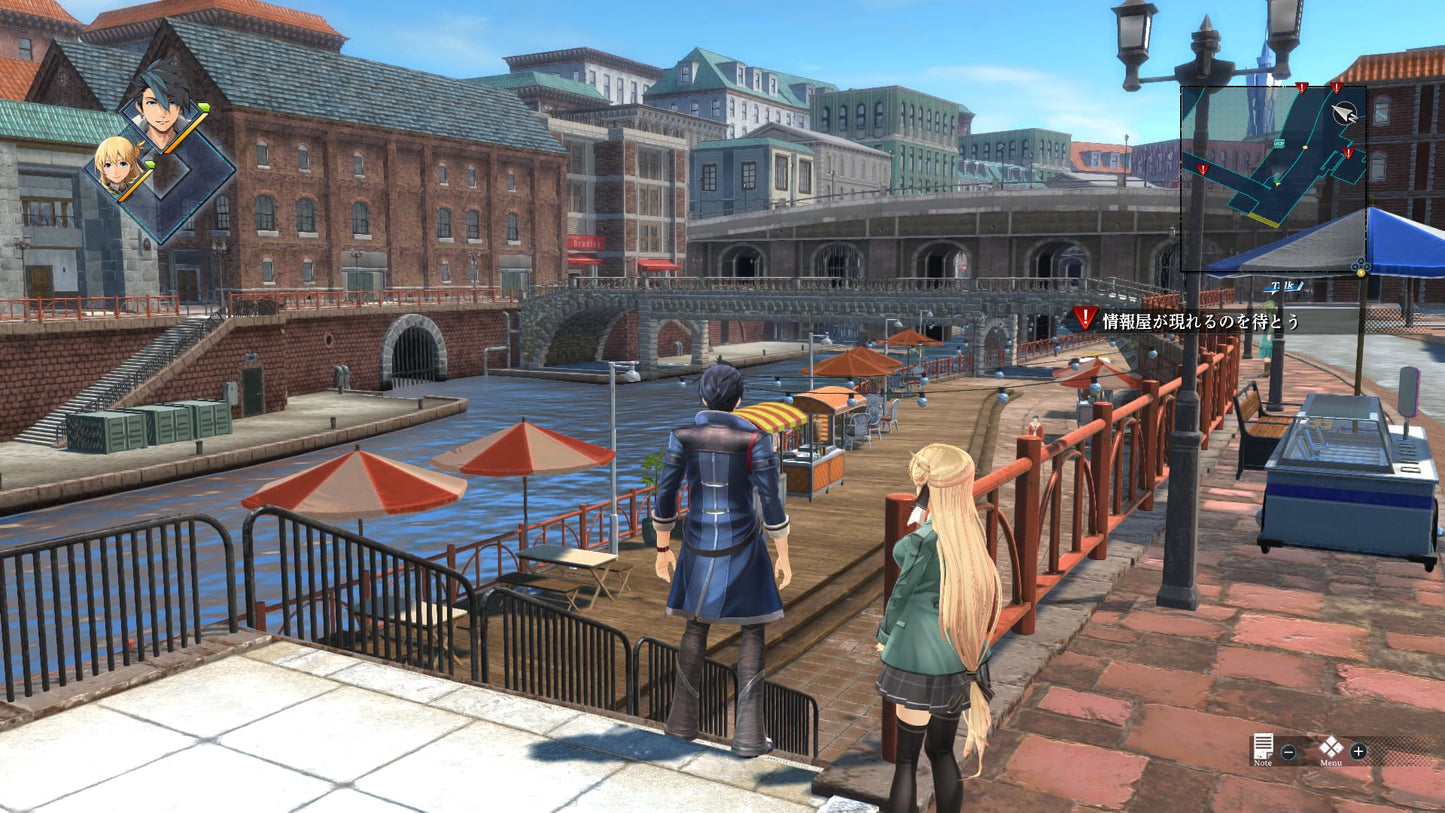Click a red "!" marker at the top of the minimap

(1301, 87)
